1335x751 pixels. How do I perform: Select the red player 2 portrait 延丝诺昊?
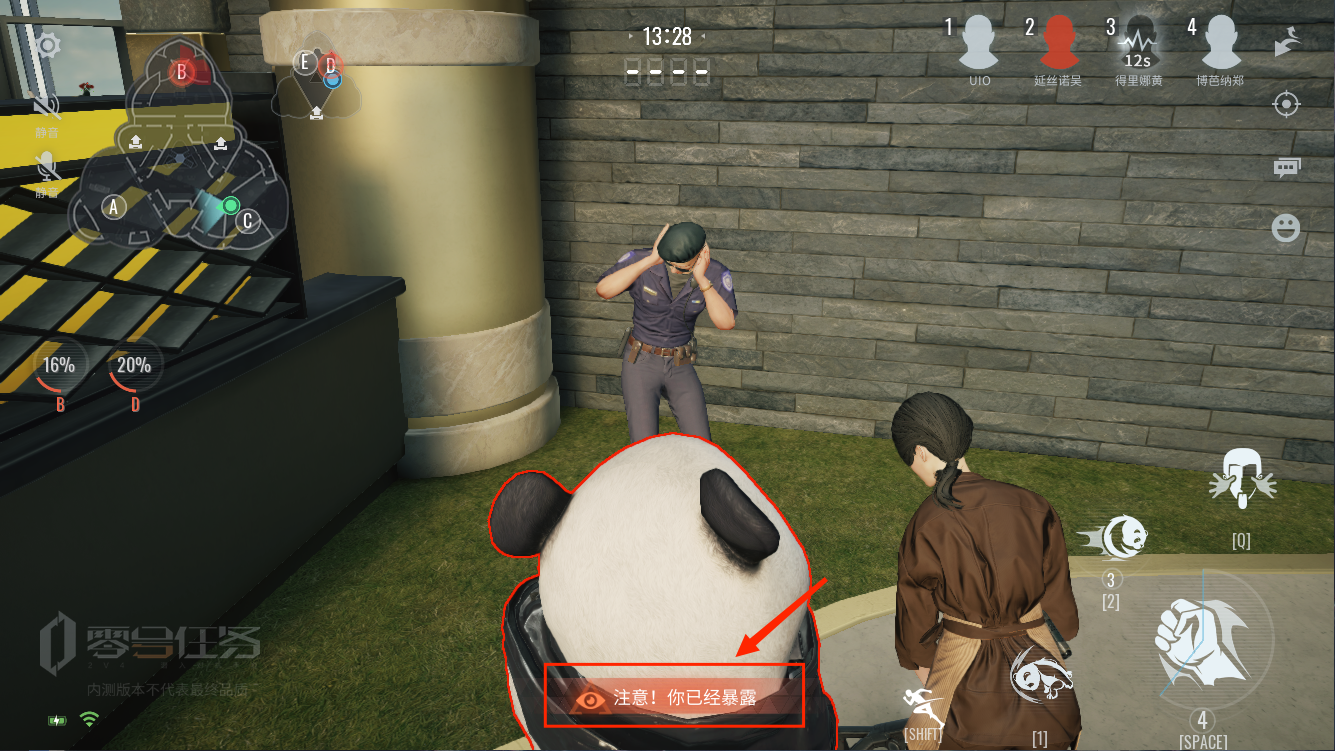(1057, 45)
